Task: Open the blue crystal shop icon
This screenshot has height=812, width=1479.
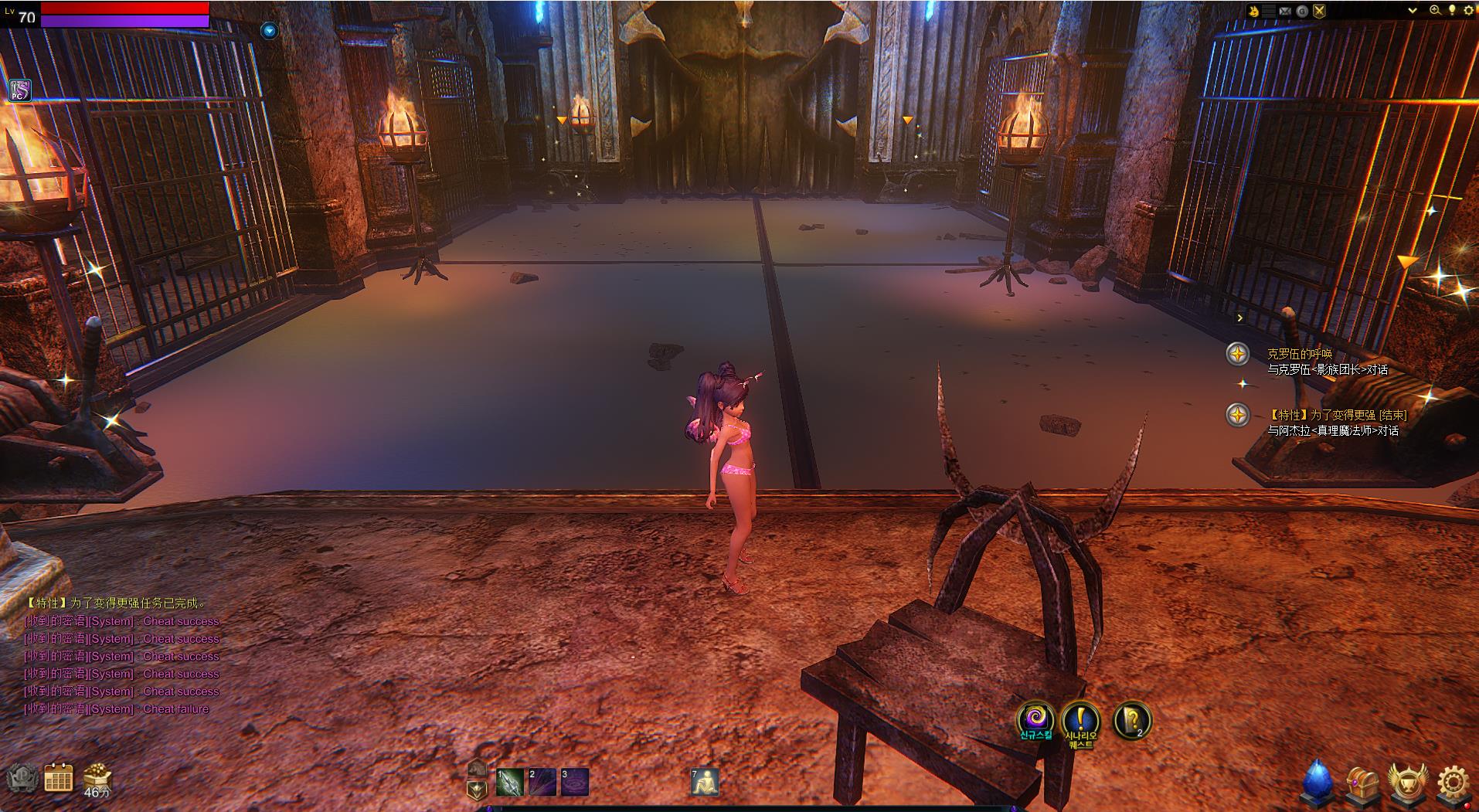Action: pyautogui.click(x=1317, y=783)
